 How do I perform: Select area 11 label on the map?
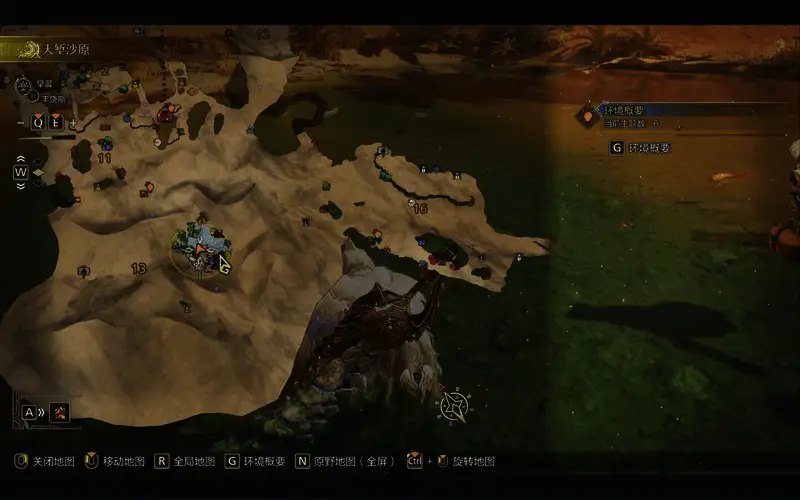click(x=104, y=158)
